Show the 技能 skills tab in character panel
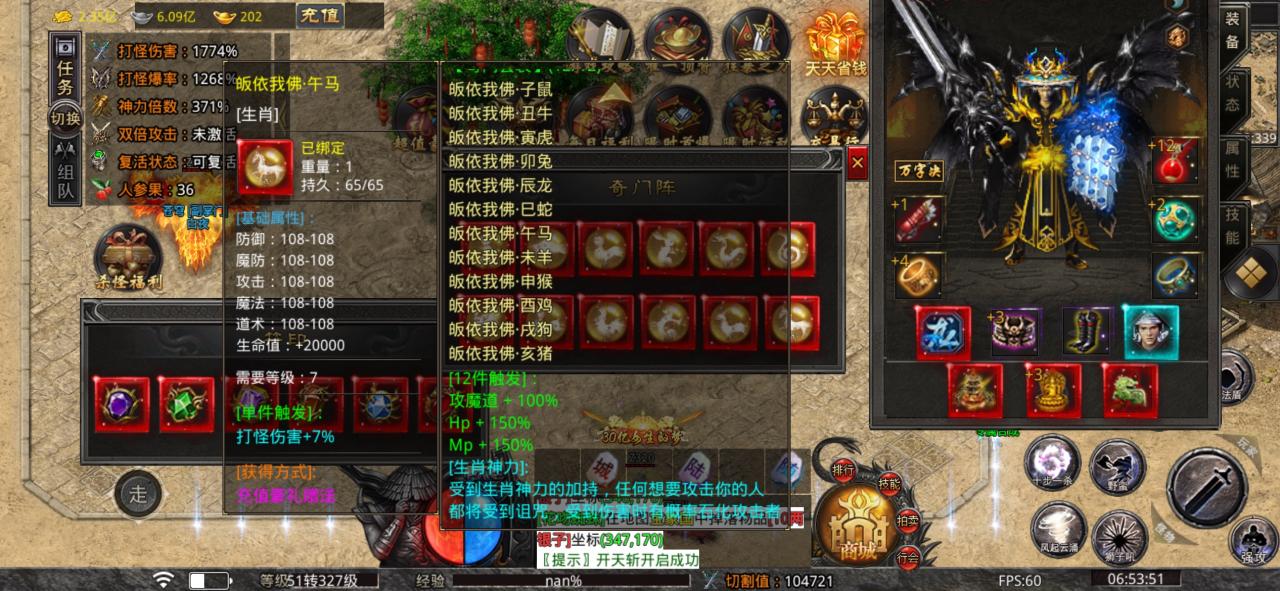Viewport: 1280px width, 591px height. click(x=1232, y=227)
